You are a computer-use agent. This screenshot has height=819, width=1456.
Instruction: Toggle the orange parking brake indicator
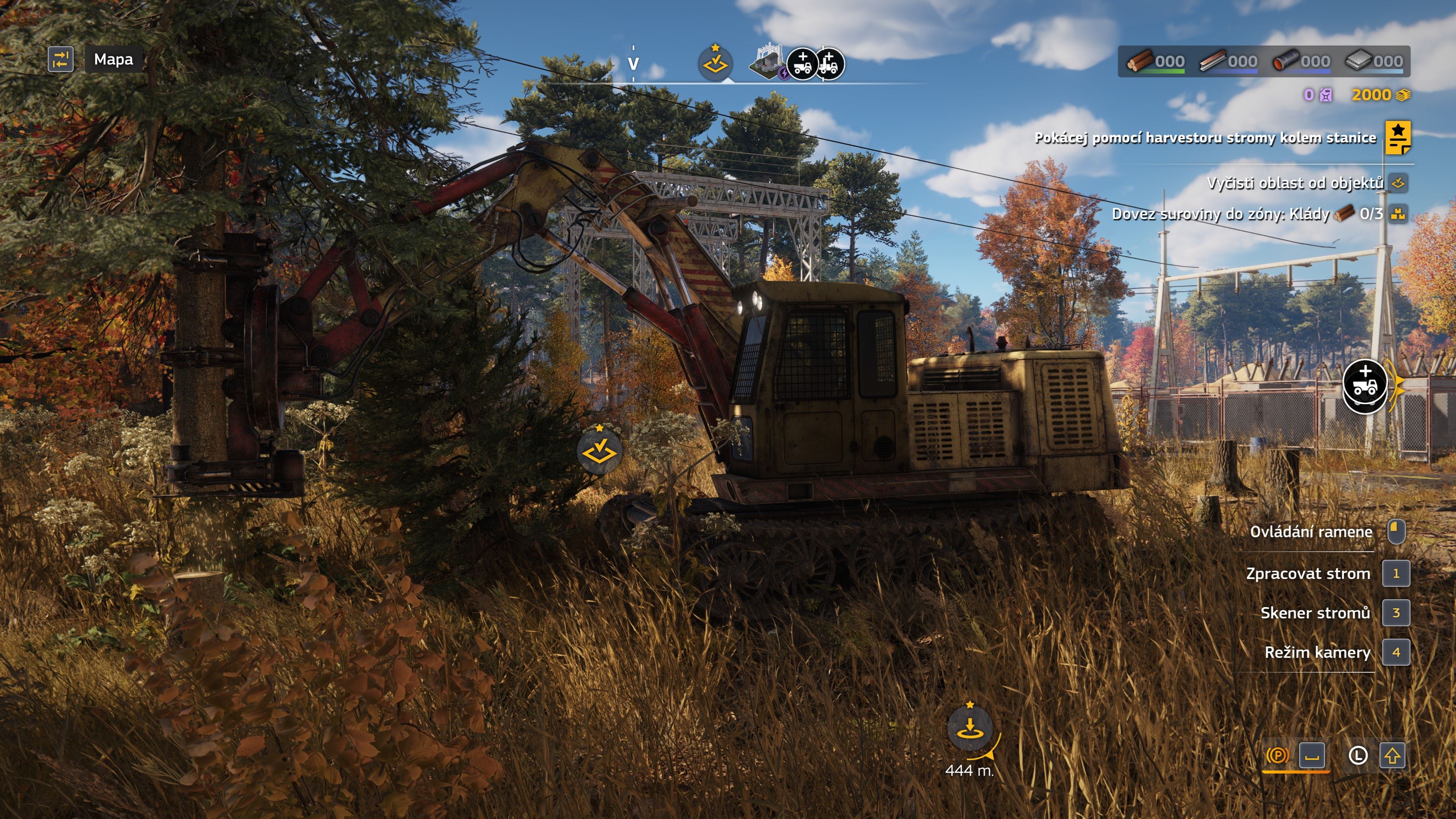point(1277,755)
